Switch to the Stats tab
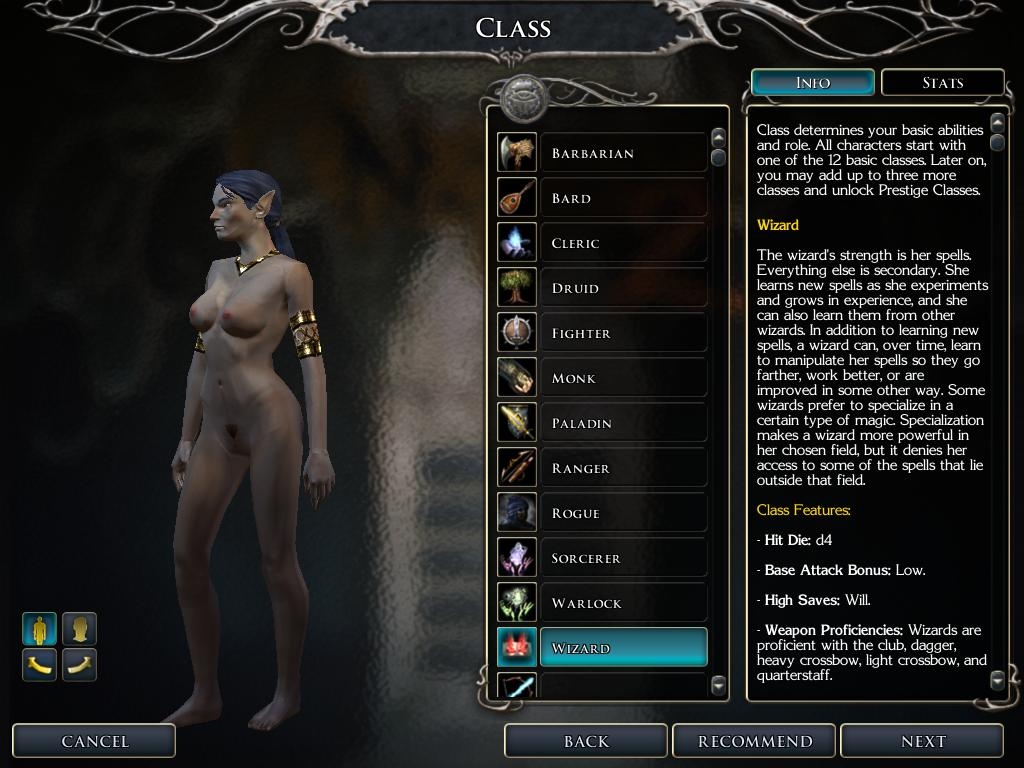Screen dimensions: 1024x768 (942, 83)
